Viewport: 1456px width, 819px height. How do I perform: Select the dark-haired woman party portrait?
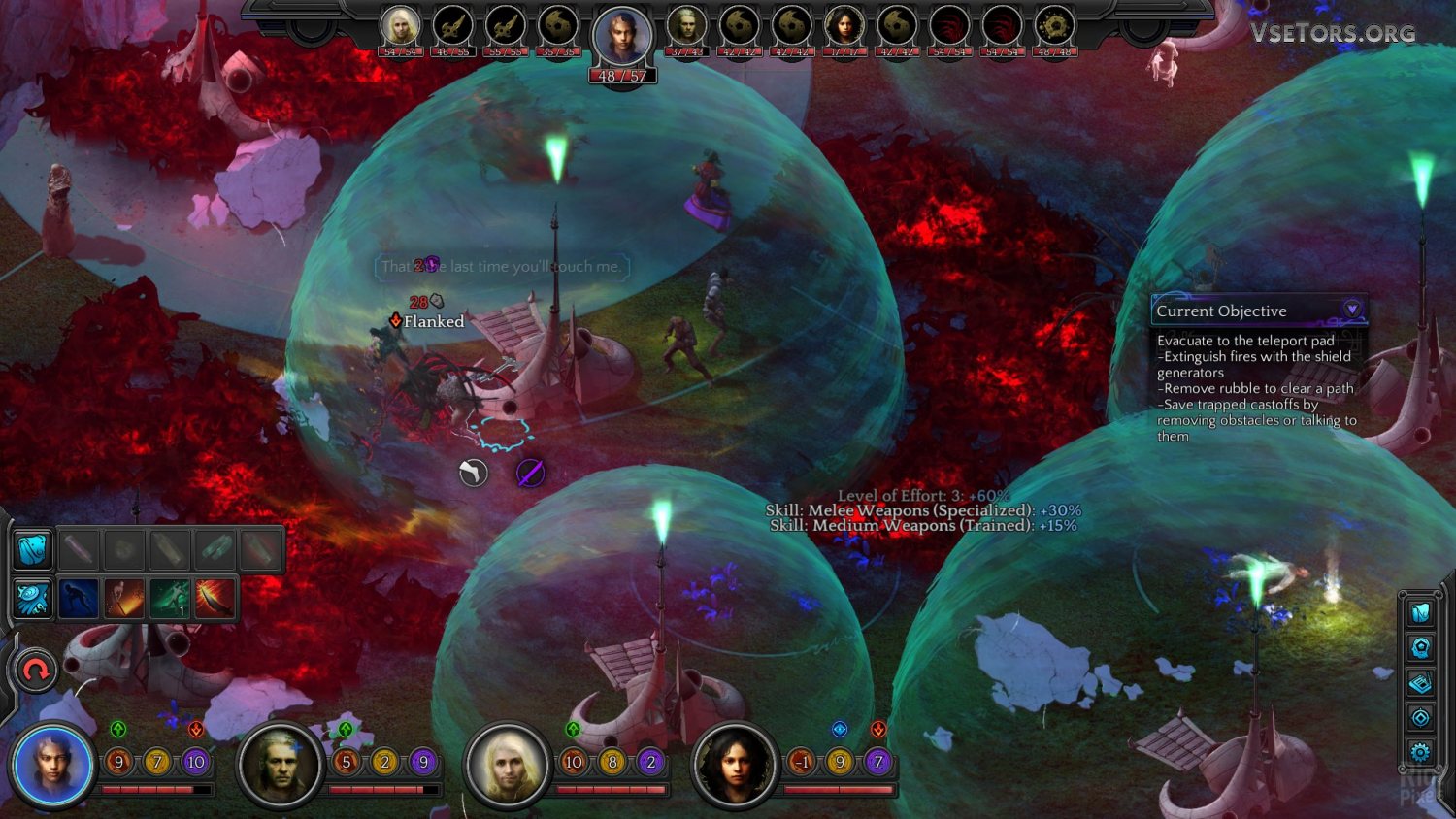[x=734, y=766]
